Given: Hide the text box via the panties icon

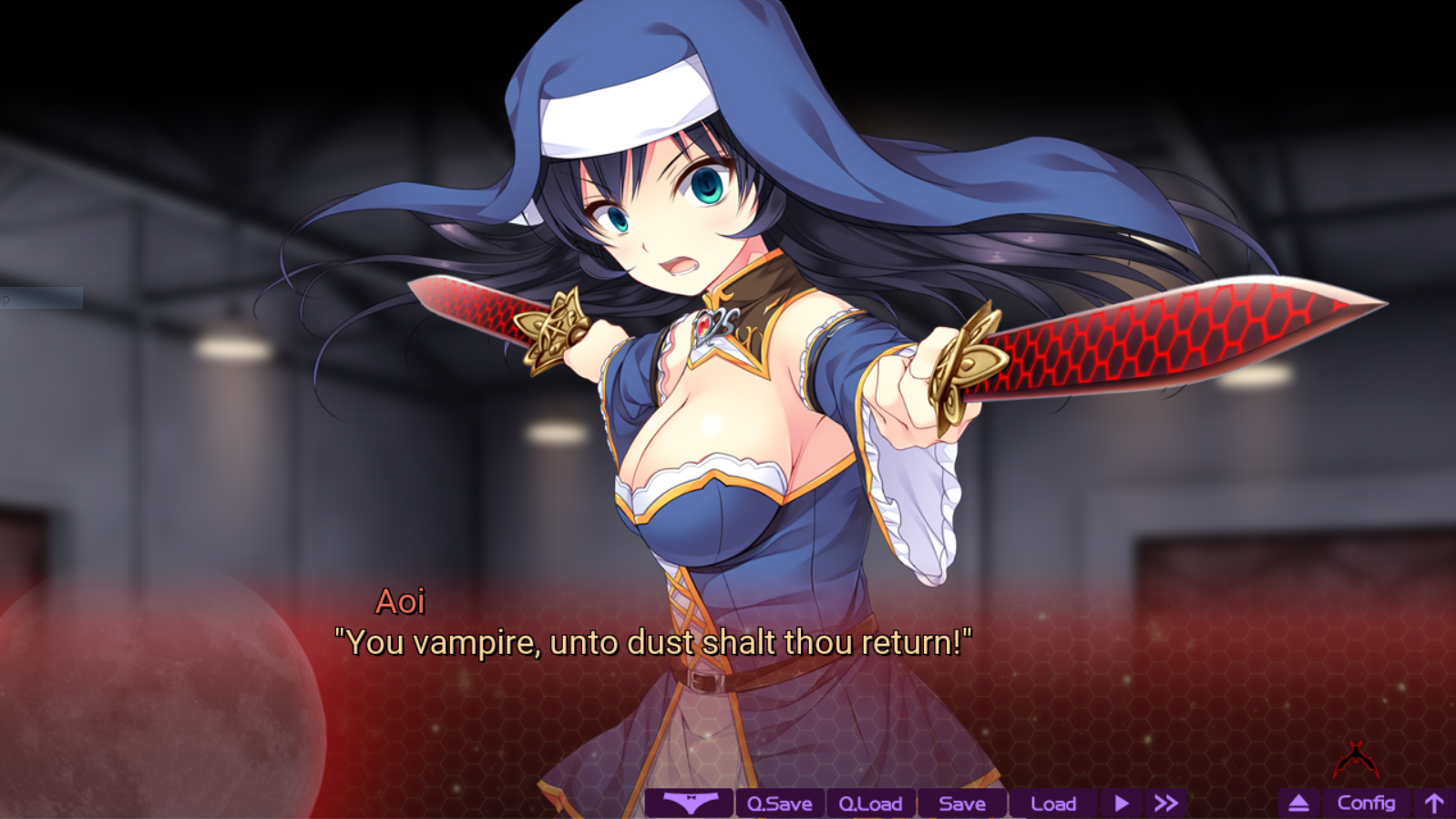Looking at the screenshot, I should click(x=690, y=803).
